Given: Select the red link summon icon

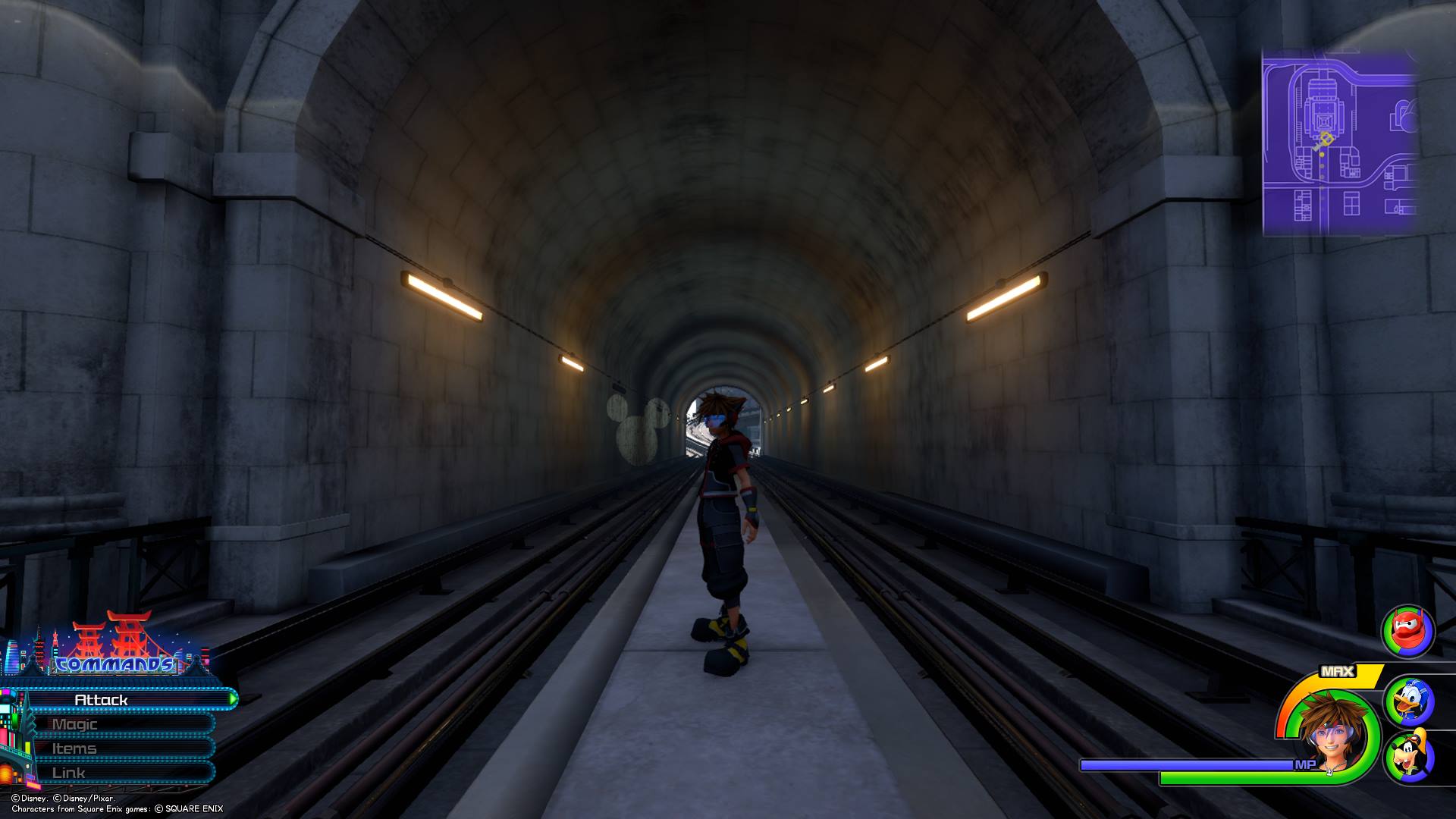Looking at the screenshot, I should point(1407,631).
